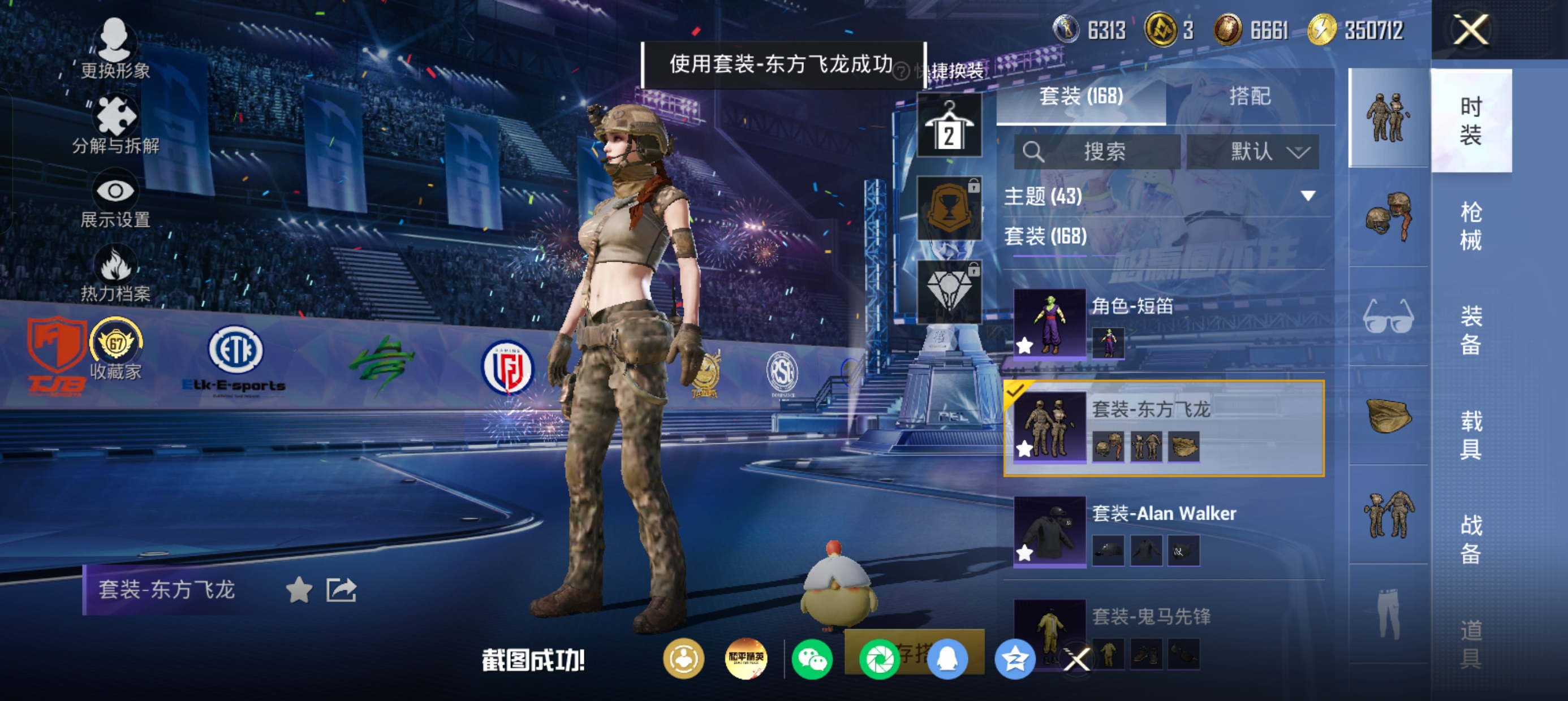The height and width of the screenshot is (701, 1568).
Task: Switch to the 搭配 tab
Action: 1250,96
